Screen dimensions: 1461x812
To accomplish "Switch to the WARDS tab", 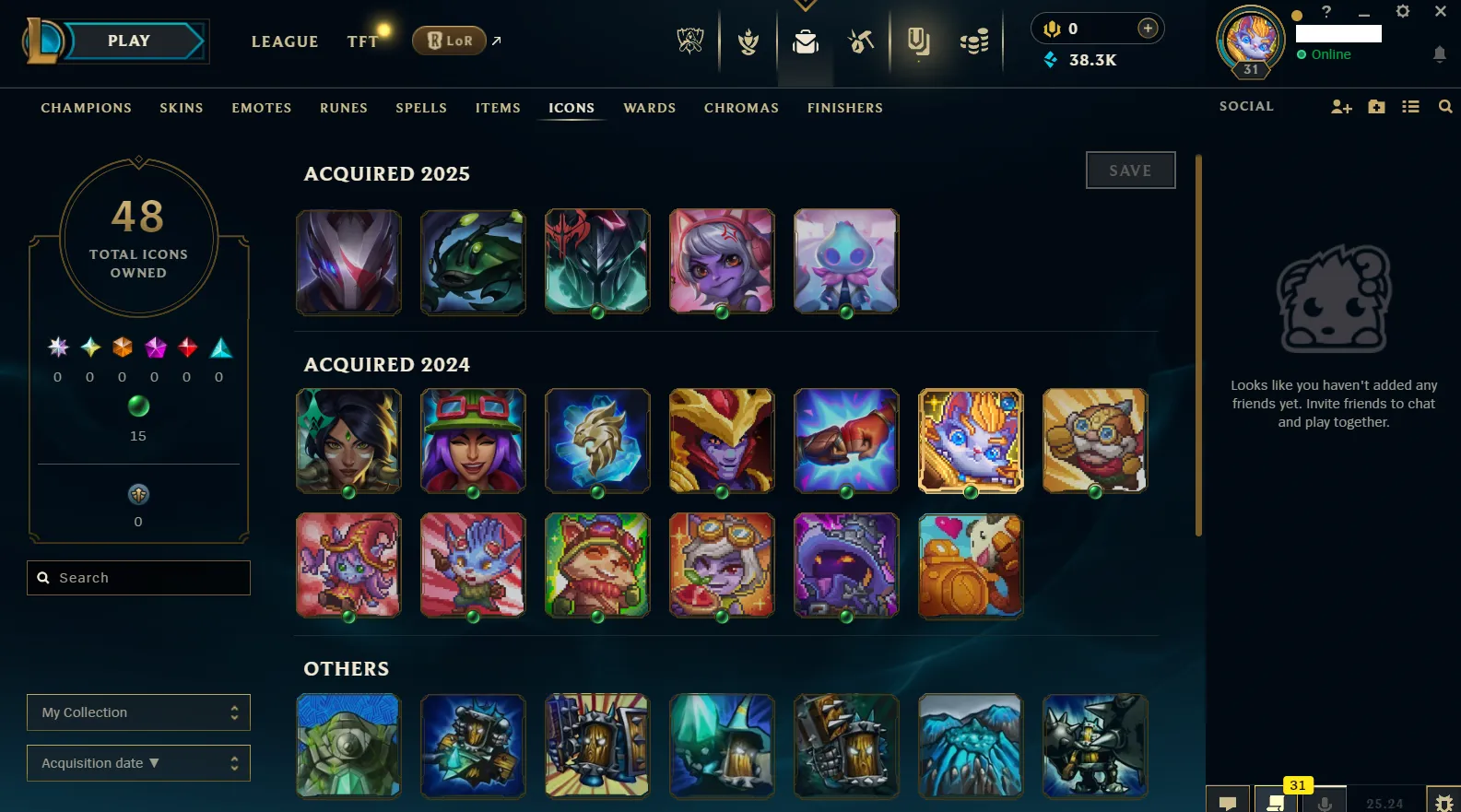I will pos(649,108).
